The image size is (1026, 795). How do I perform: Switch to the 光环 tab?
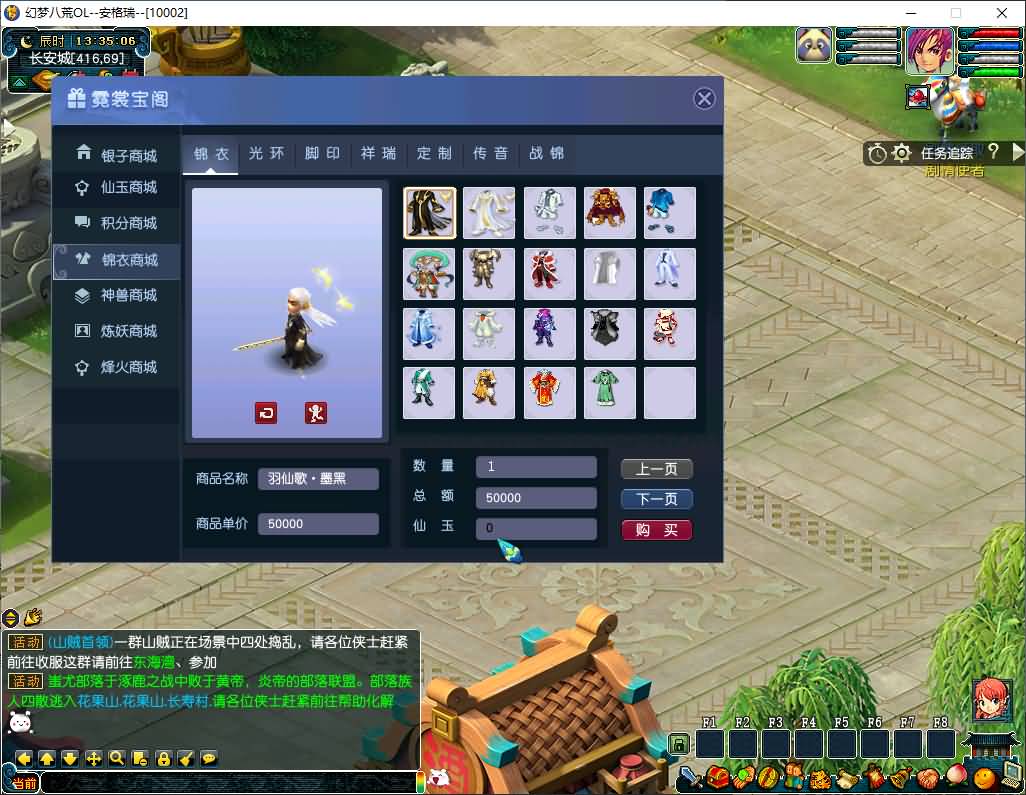[x=267, y=153]
